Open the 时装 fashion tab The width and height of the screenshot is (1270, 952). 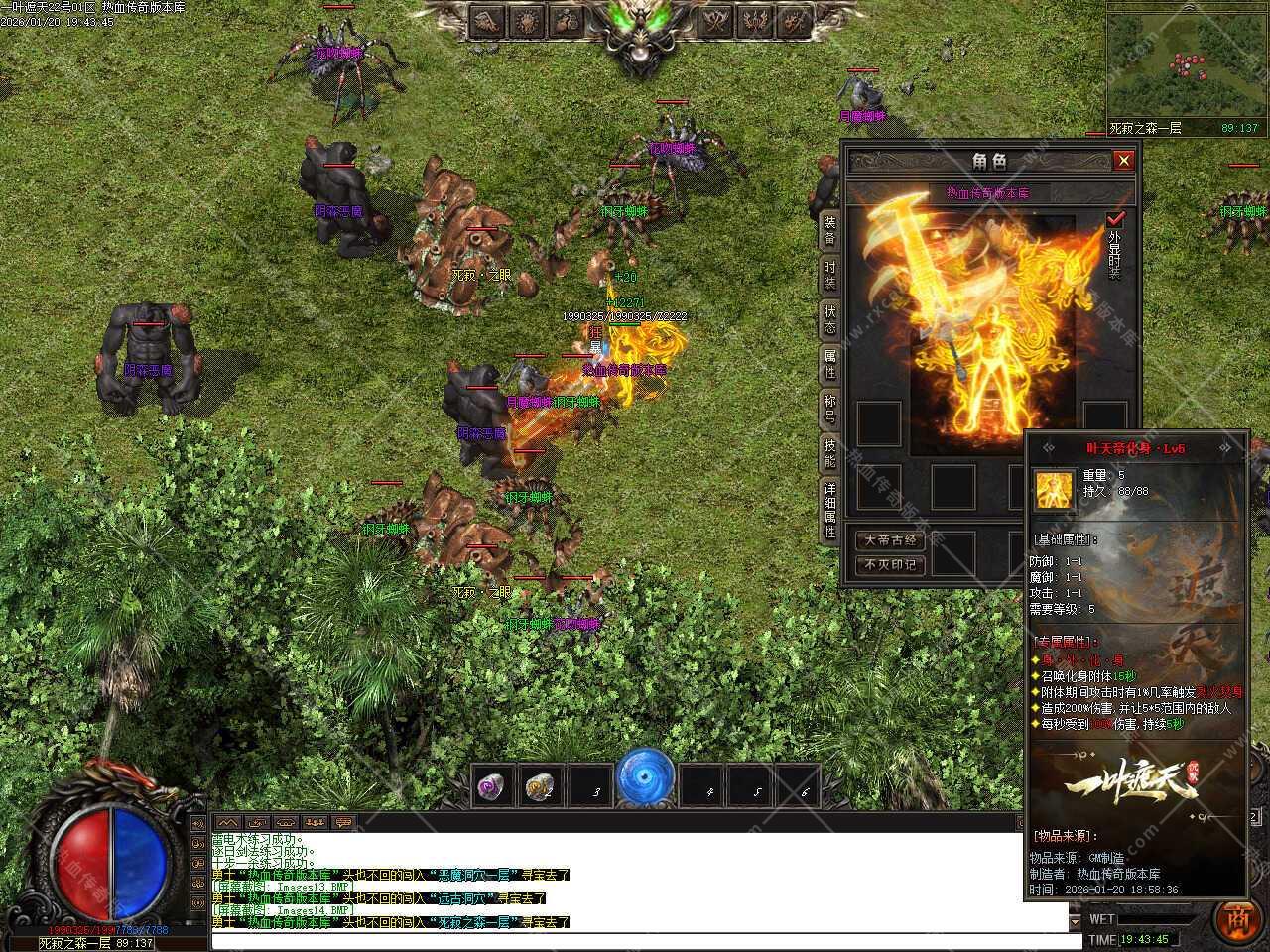829,276
